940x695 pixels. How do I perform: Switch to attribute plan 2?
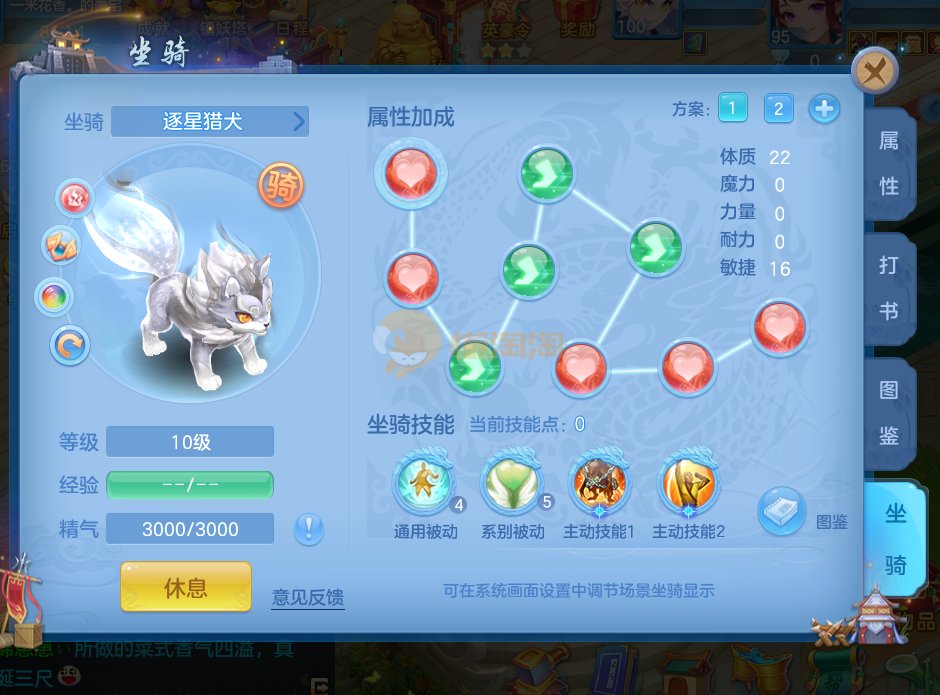(778, 108)
